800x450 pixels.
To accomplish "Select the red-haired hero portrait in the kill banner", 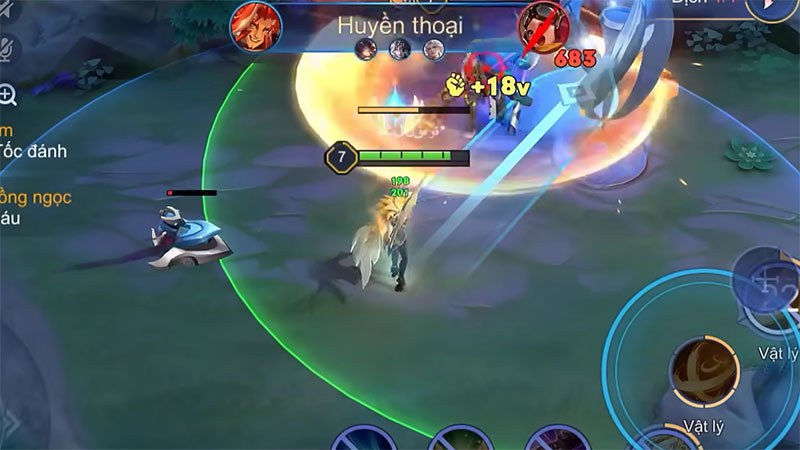I will click(x=257, y=25).
